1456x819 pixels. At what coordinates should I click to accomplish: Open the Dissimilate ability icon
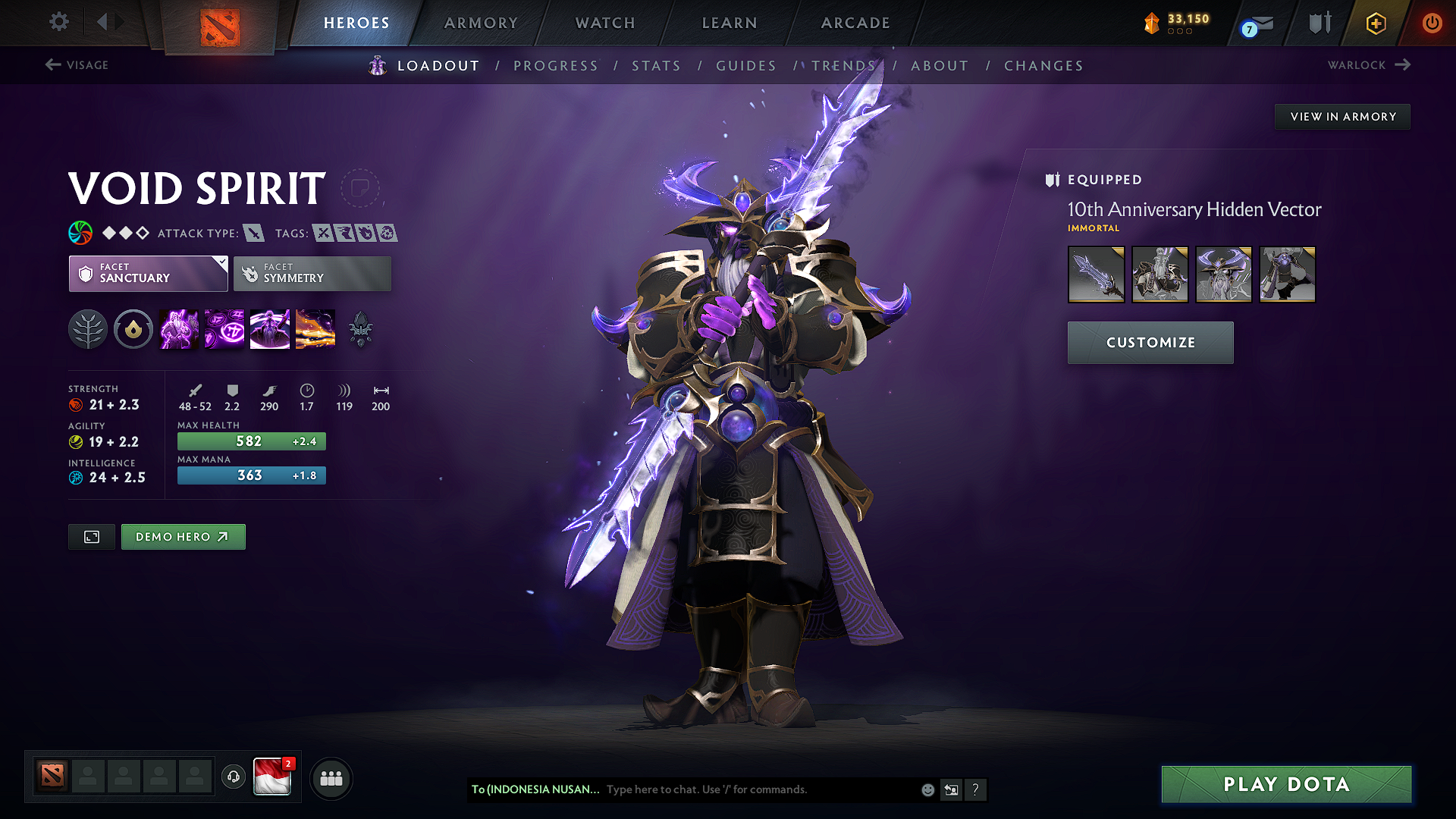224,328
